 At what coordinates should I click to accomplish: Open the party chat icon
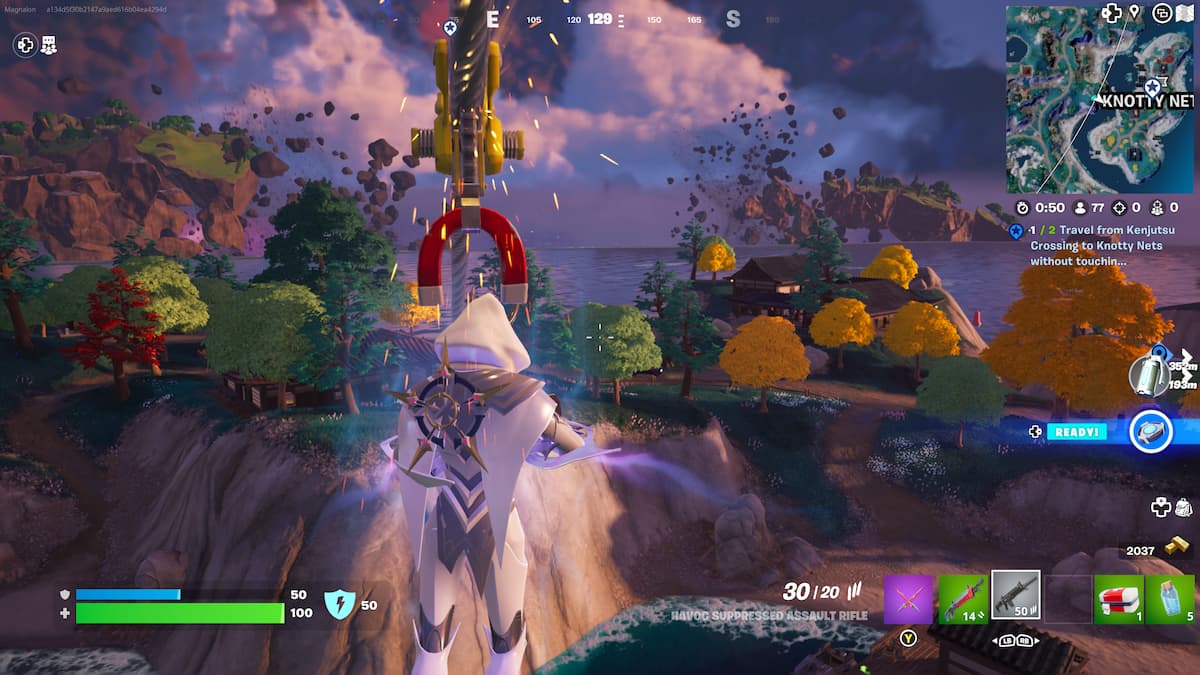tap(49, 44)
